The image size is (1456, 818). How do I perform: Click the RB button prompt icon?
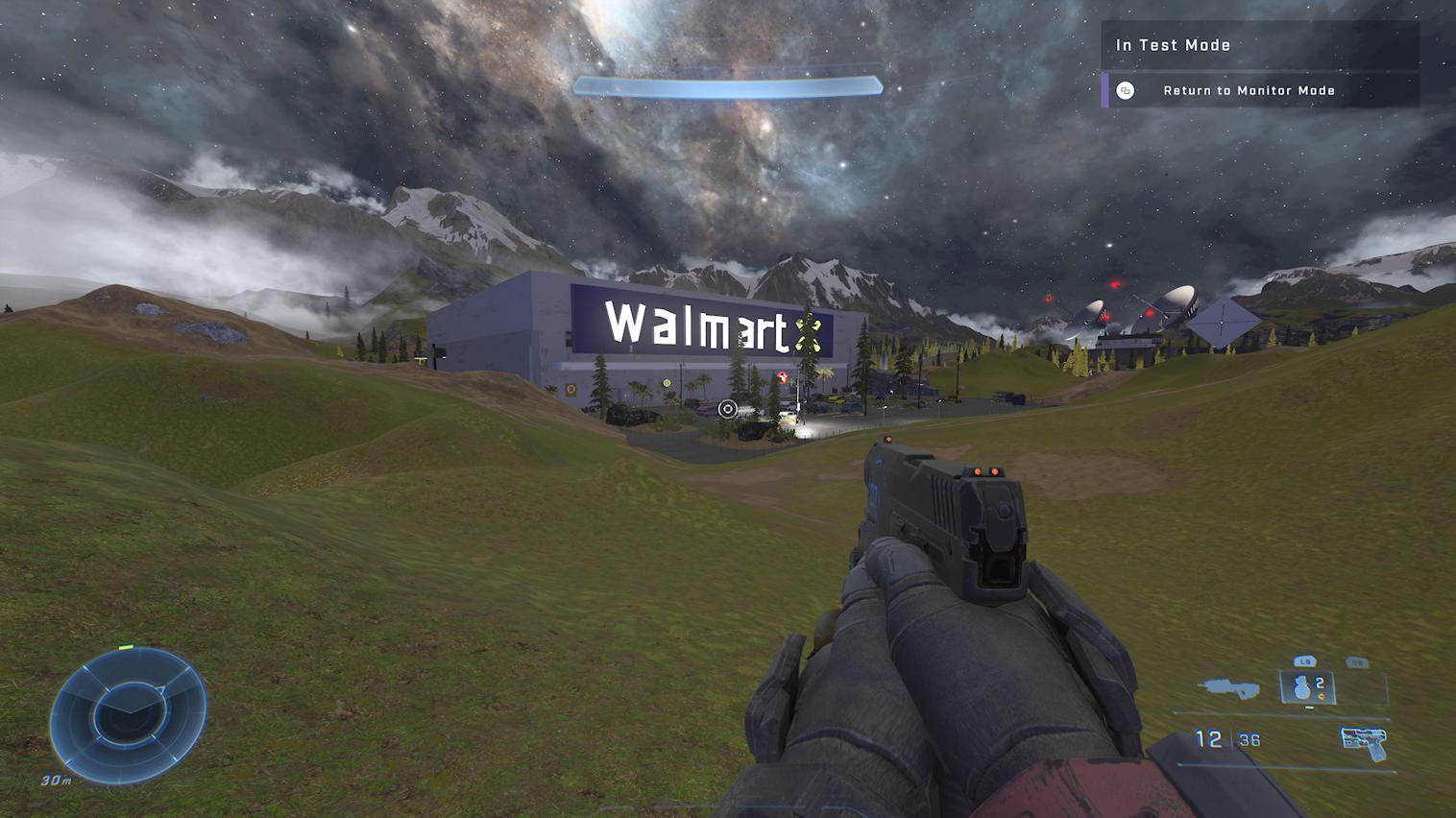[x=1356, y=662]
